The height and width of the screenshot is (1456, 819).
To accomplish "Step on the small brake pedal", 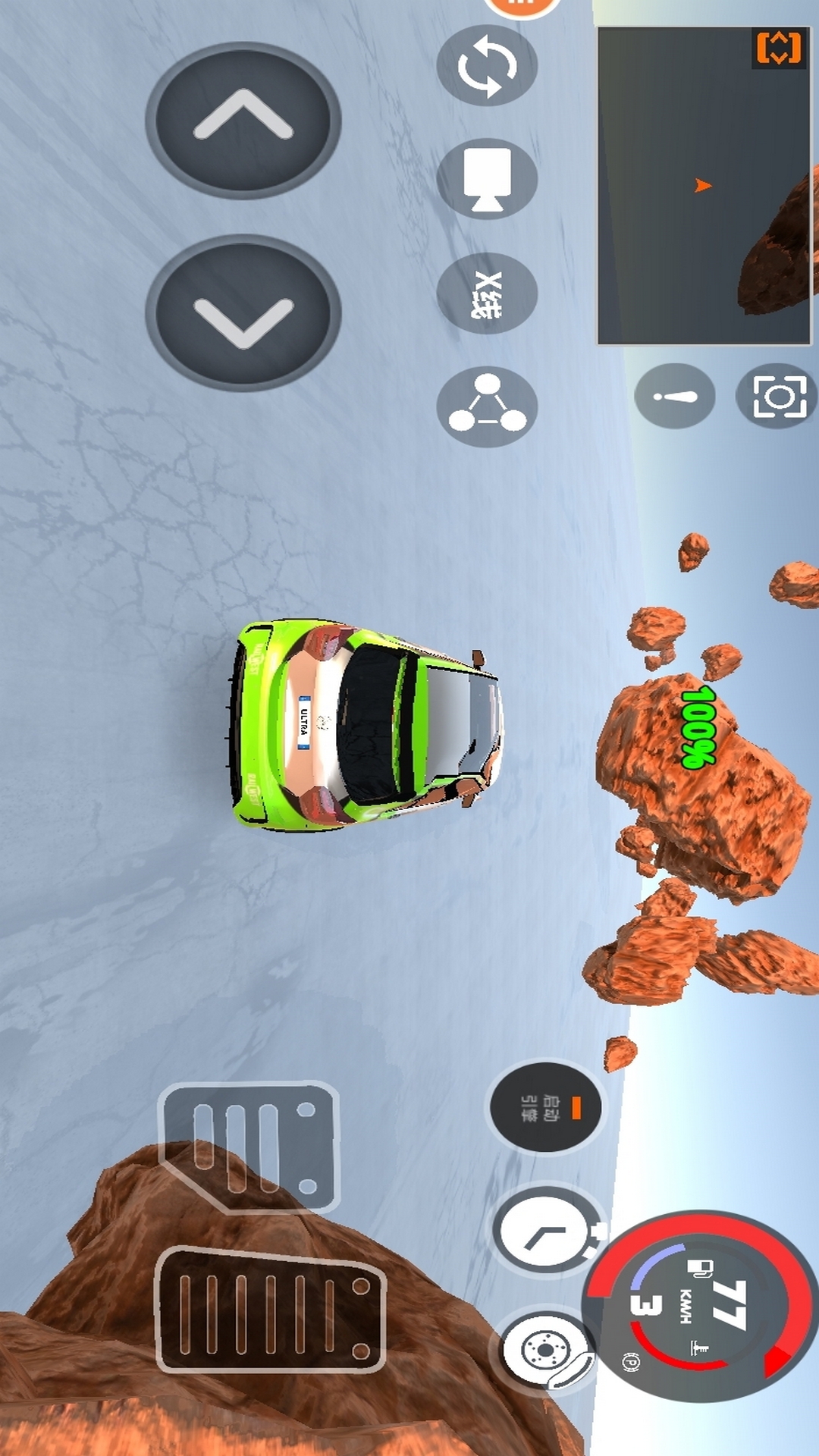I will point(250,1147).
